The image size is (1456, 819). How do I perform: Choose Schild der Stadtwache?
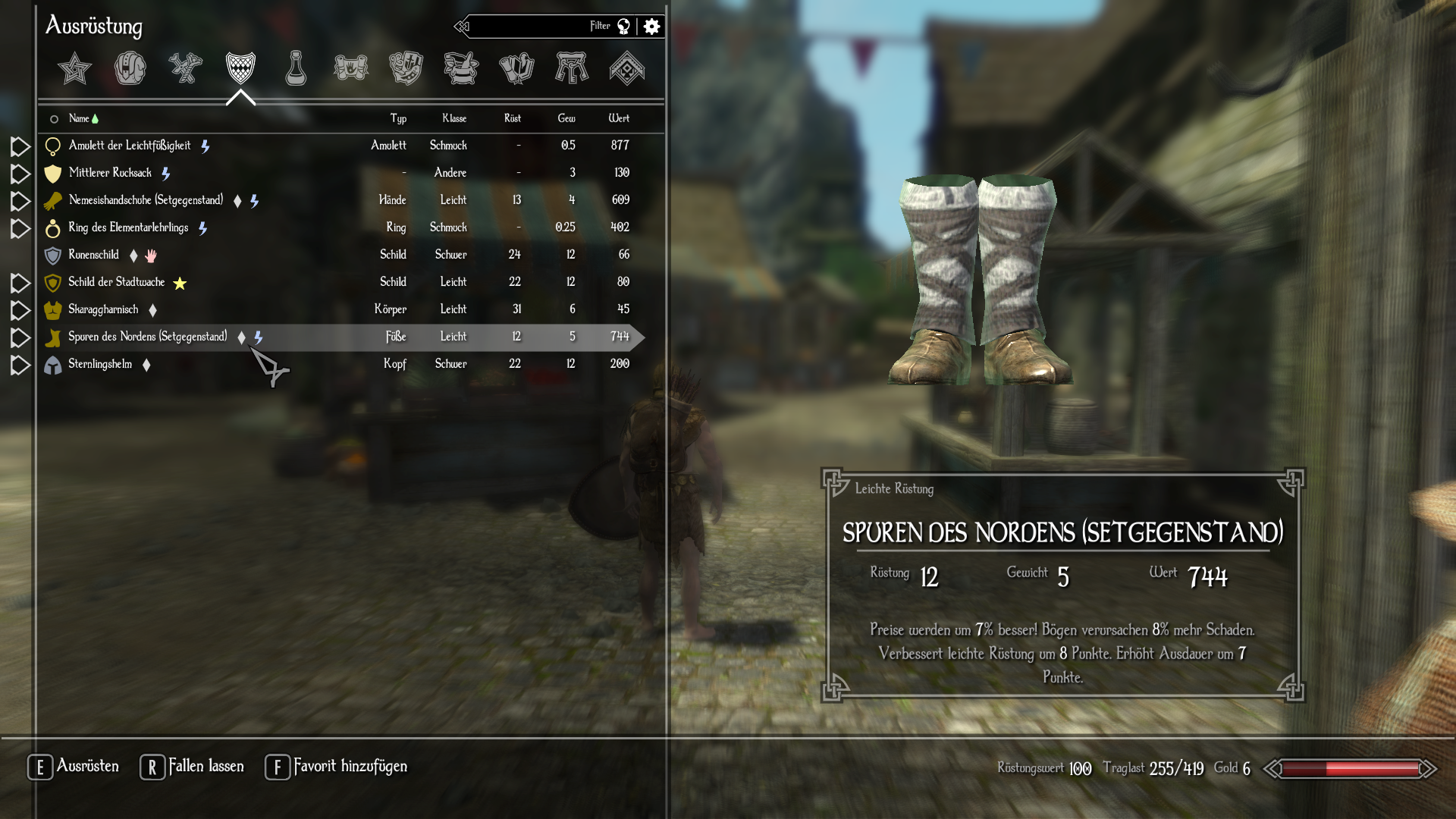coord(116,282)
